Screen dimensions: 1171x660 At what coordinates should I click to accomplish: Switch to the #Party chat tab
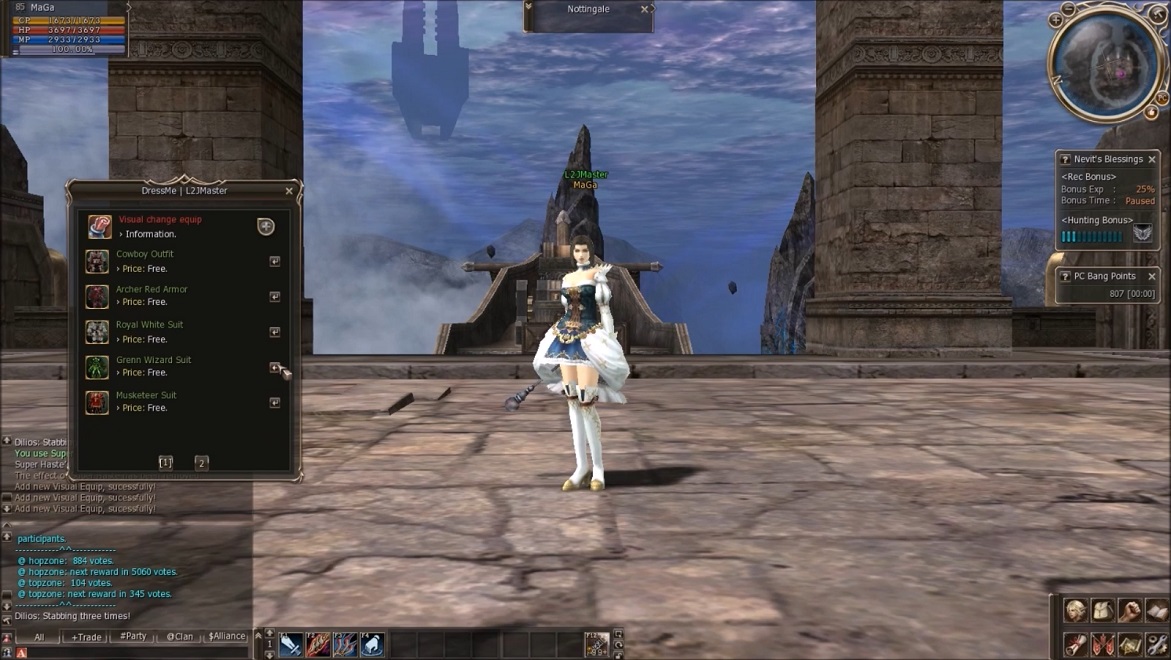(x=133, y=637)
